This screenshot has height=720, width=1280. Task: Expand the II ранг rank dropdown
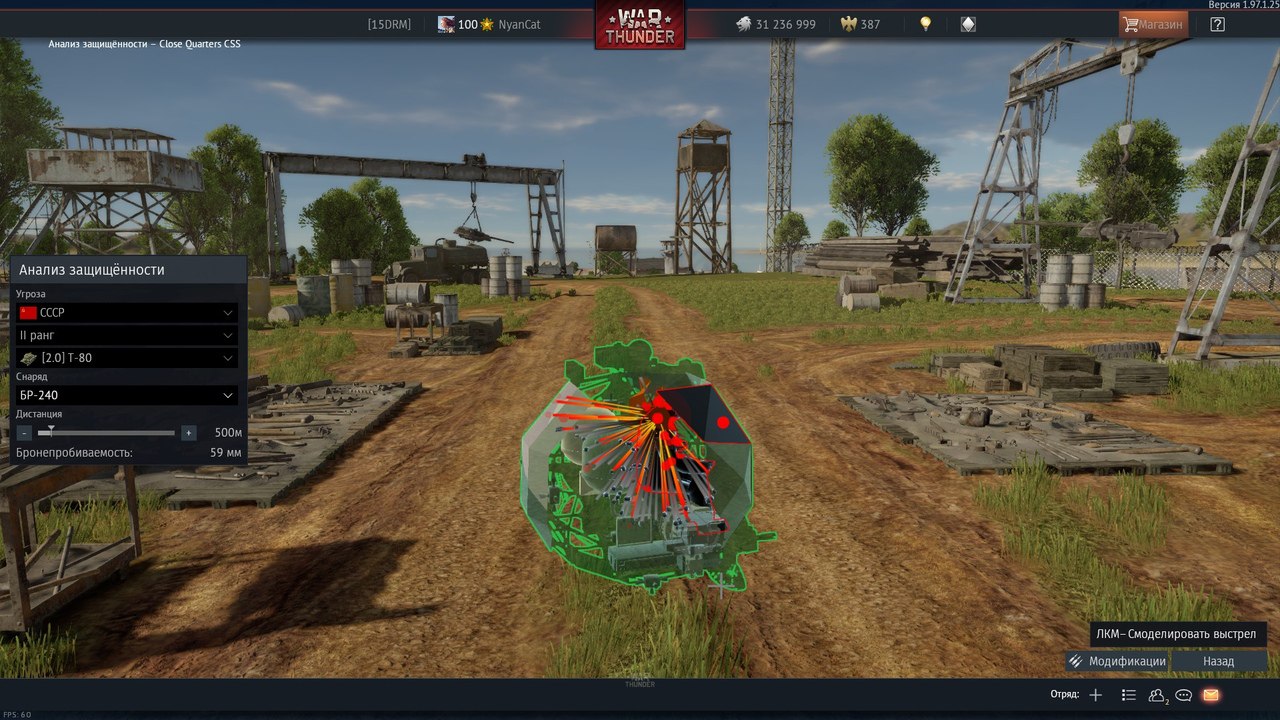[127, 335]
